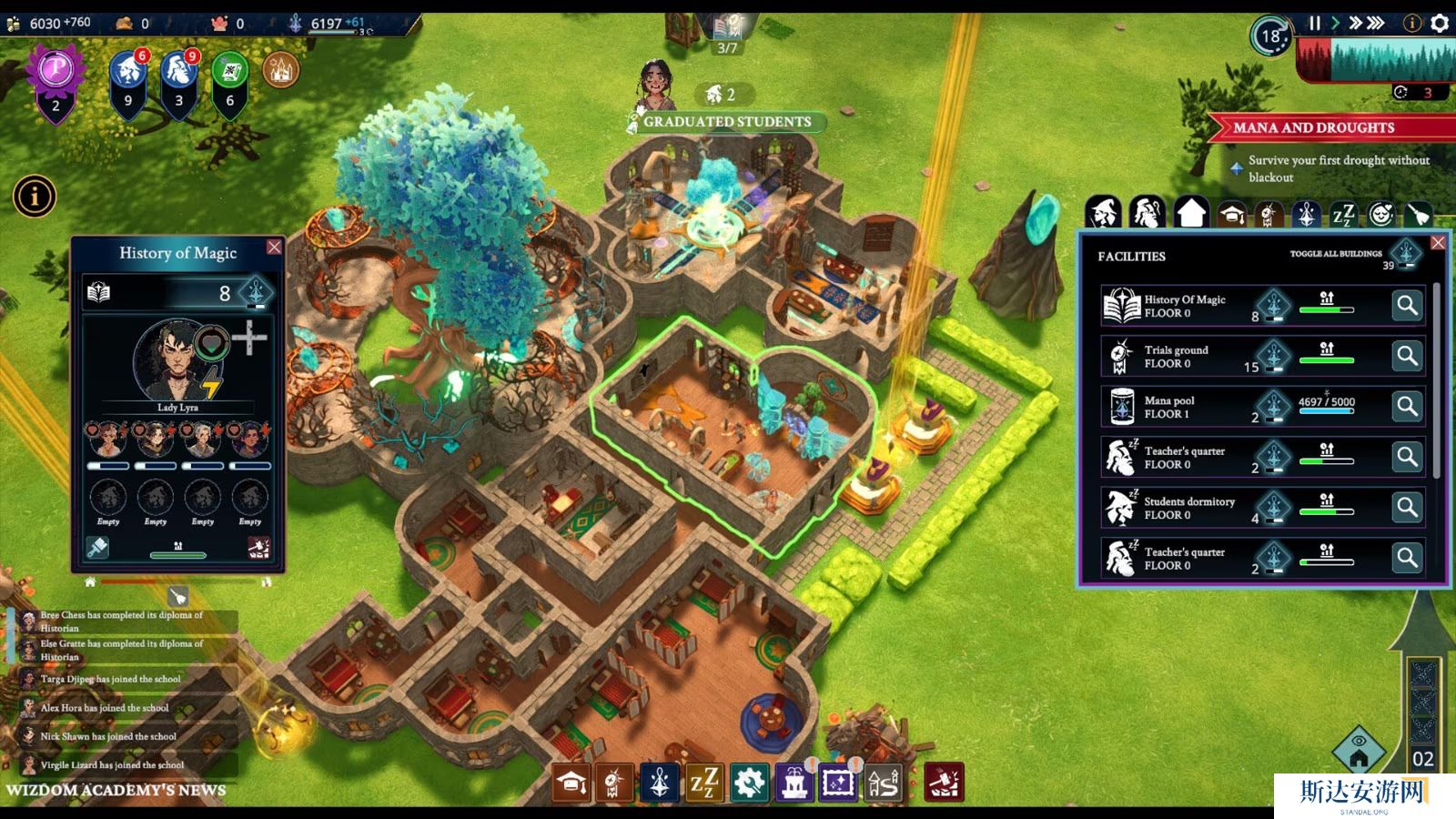
Task: Open the graduation cap build category
Action: [571, 783]
